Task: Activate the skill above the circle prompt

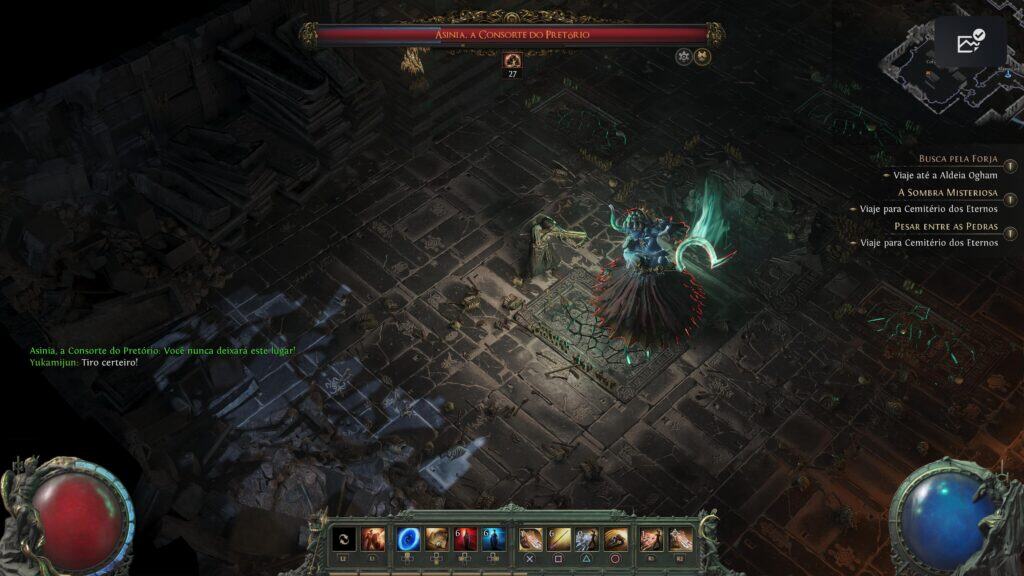Action: point(616,539)
